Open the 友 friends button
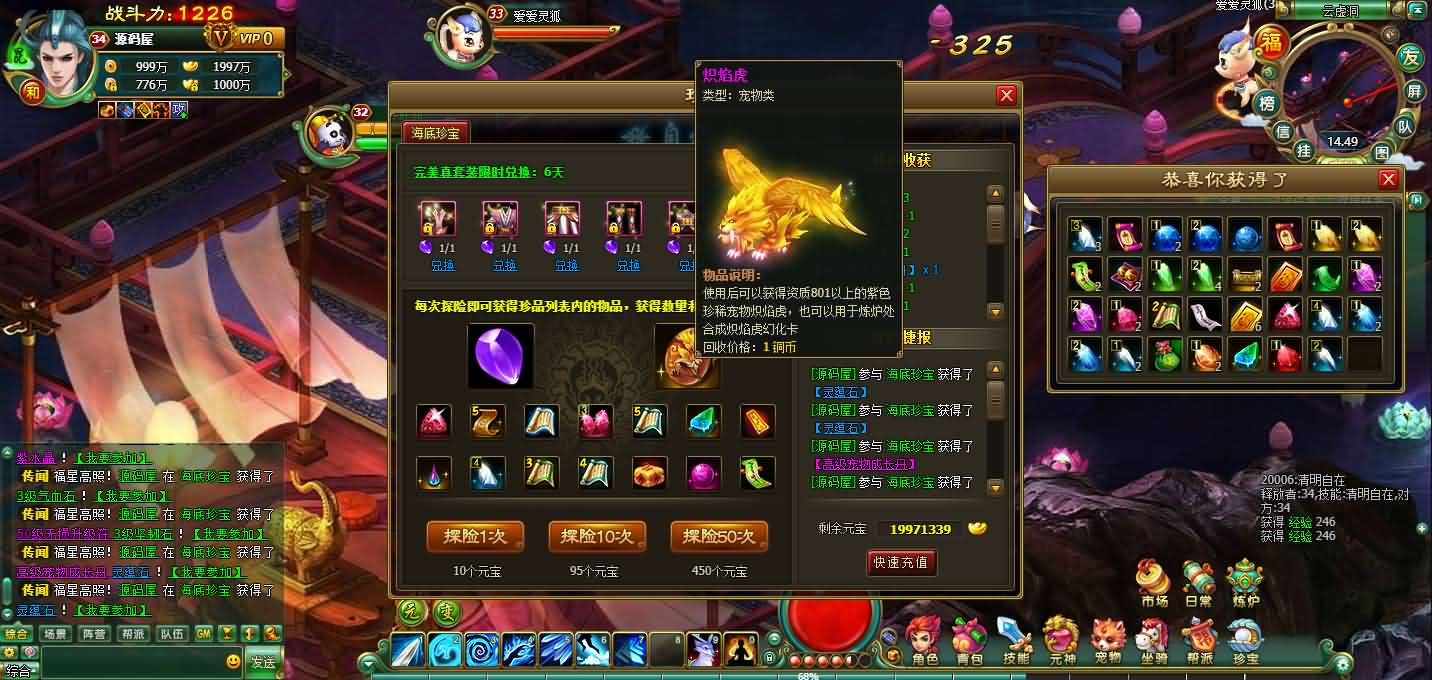This screenshot has height=680, width=1432. pos(1410,57)
